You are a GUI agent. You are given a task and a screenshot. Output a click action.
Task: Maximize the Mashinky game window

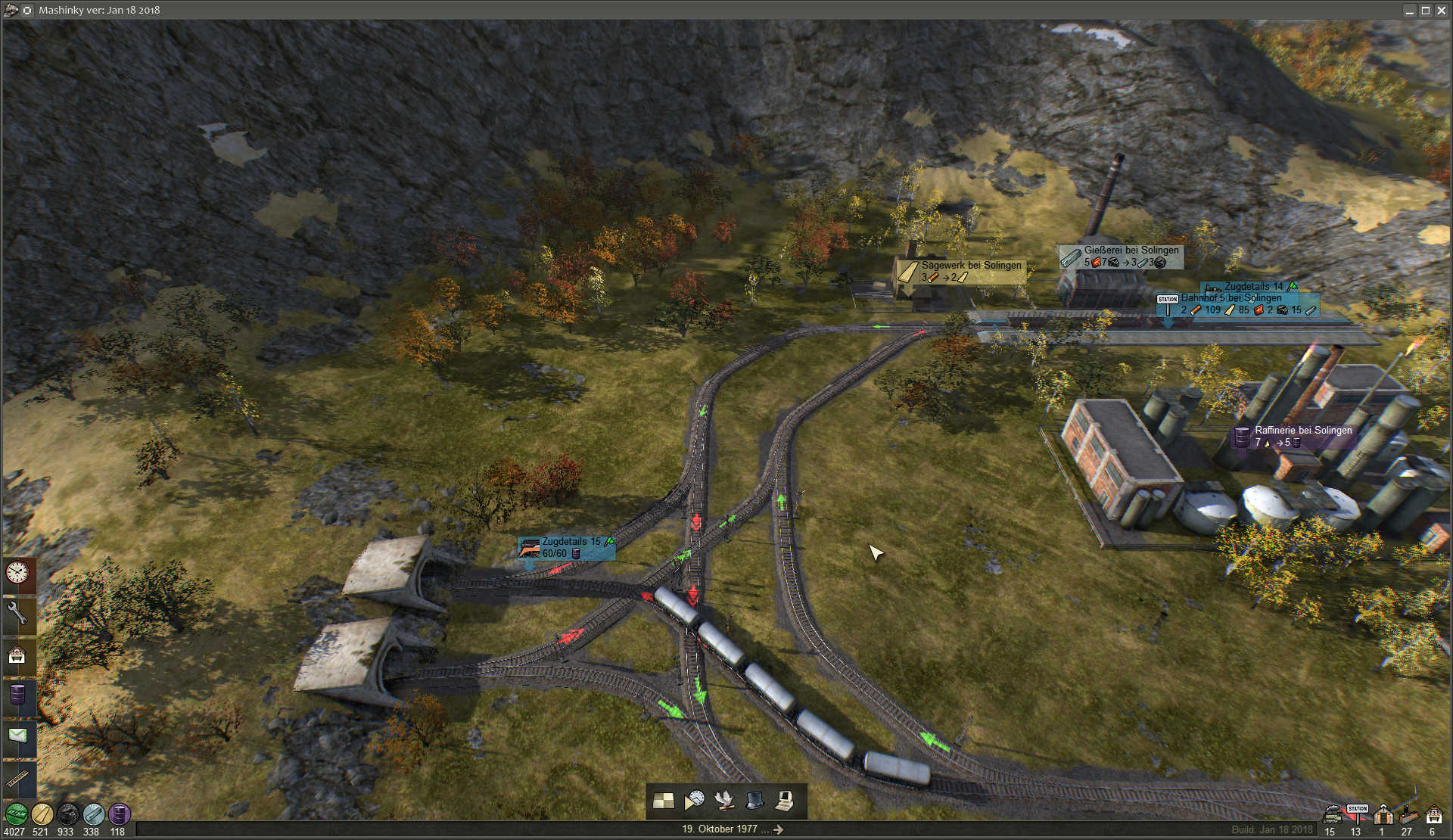[1425, 11]
